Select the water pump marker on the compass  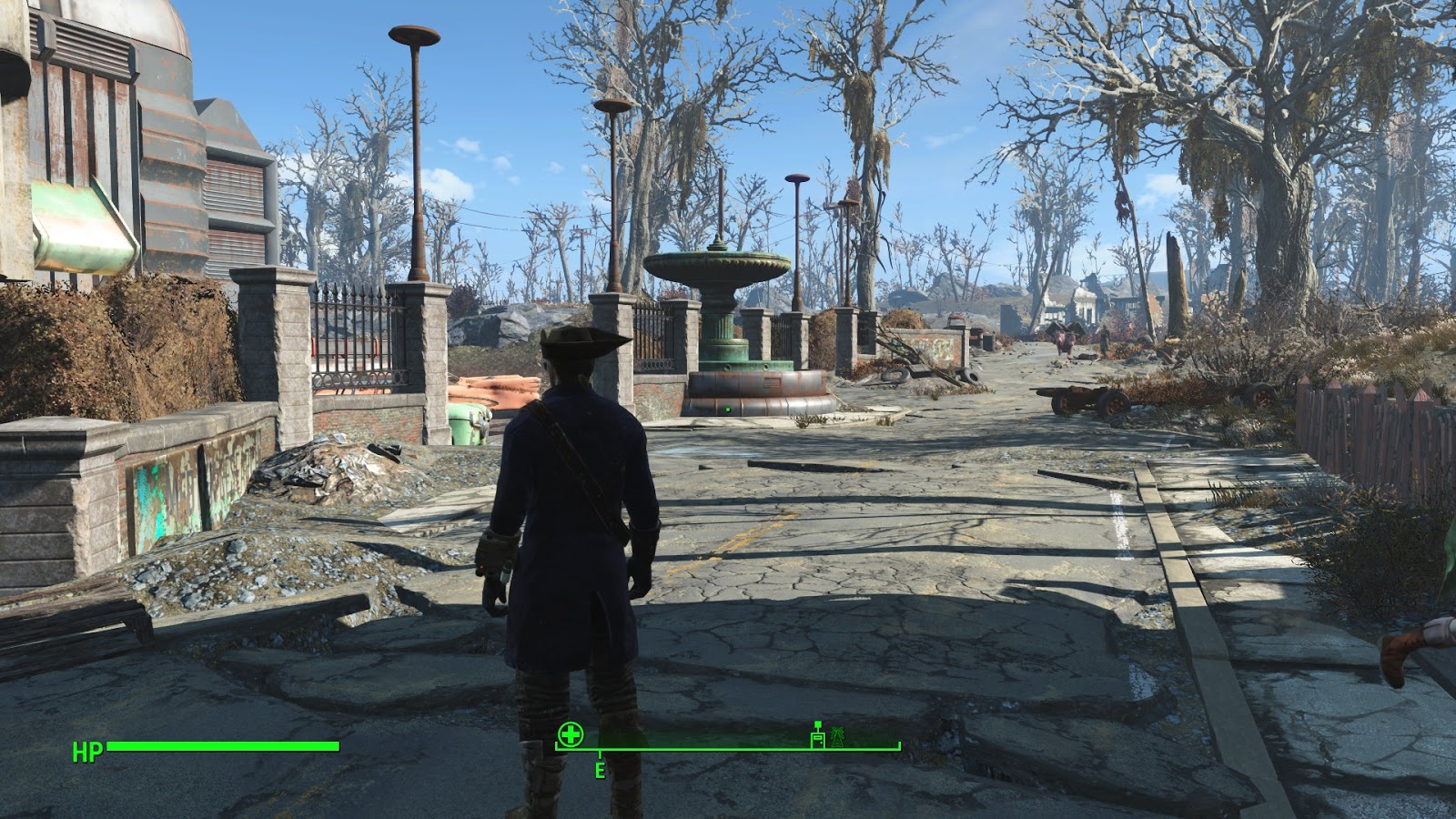pos(816,737)
